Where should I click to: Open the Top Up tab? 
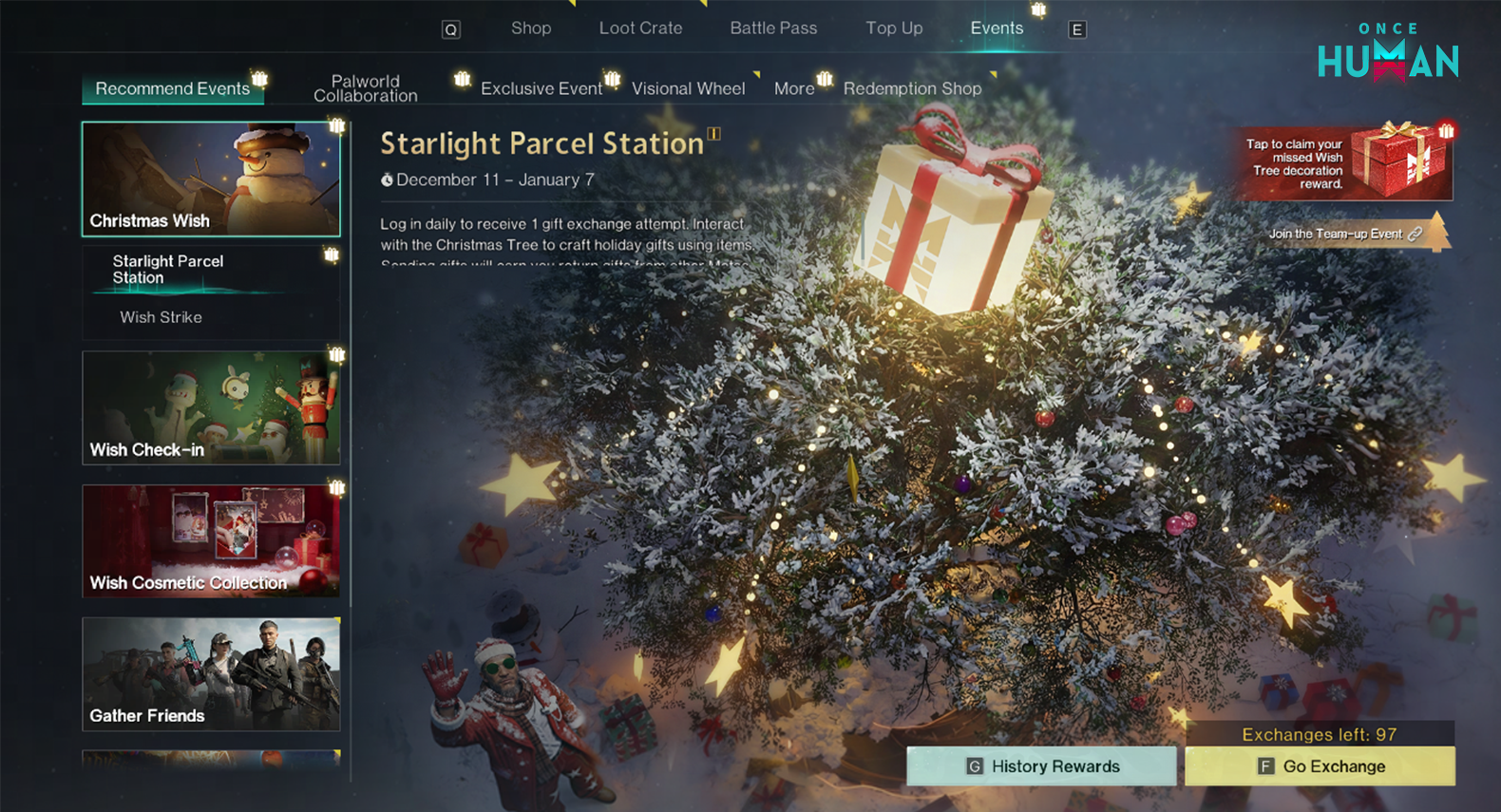click(x=894, y=28)
